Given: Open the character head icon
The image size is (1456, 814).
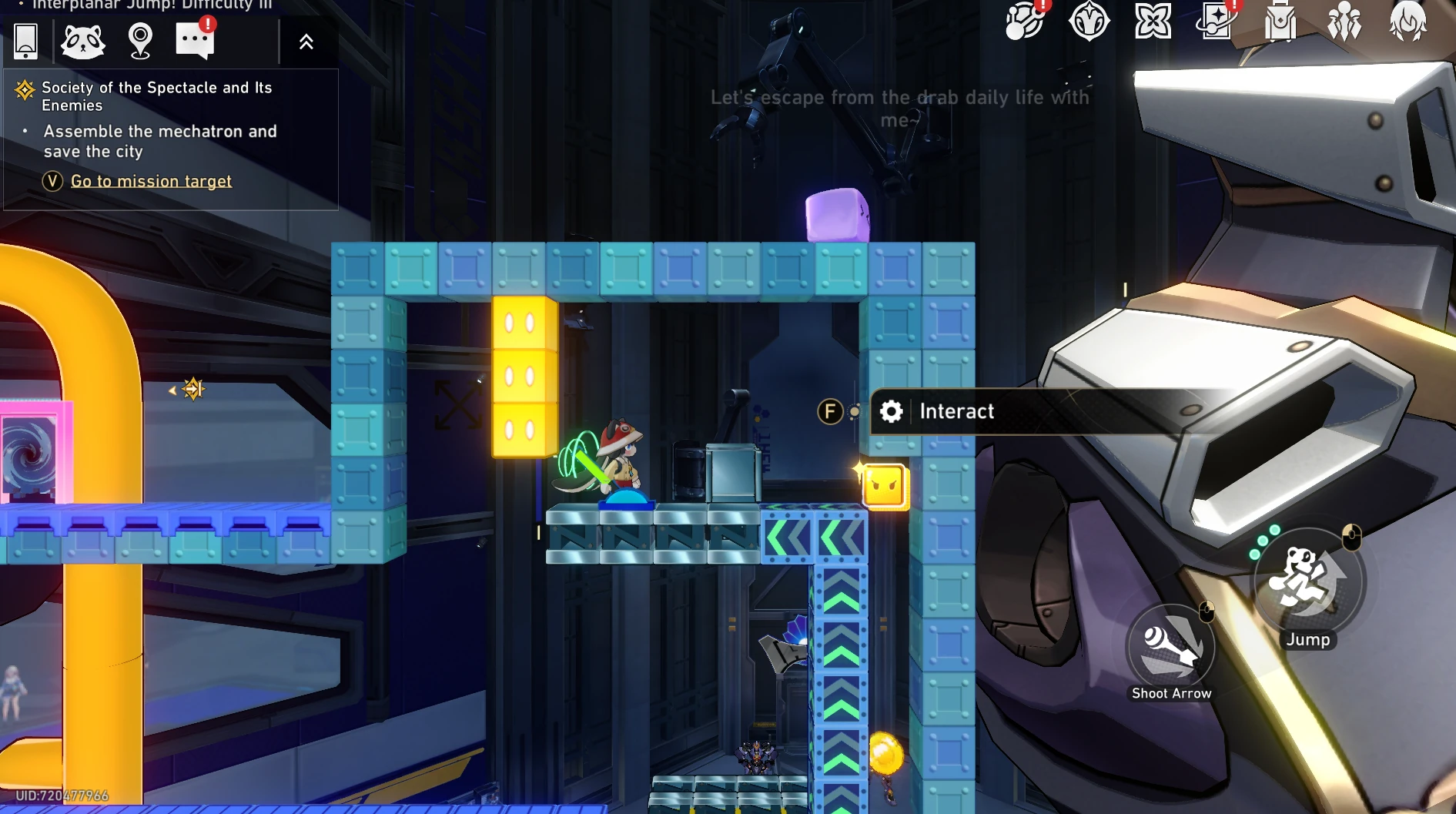Looking at the screenshot, I should (1407, 22).
